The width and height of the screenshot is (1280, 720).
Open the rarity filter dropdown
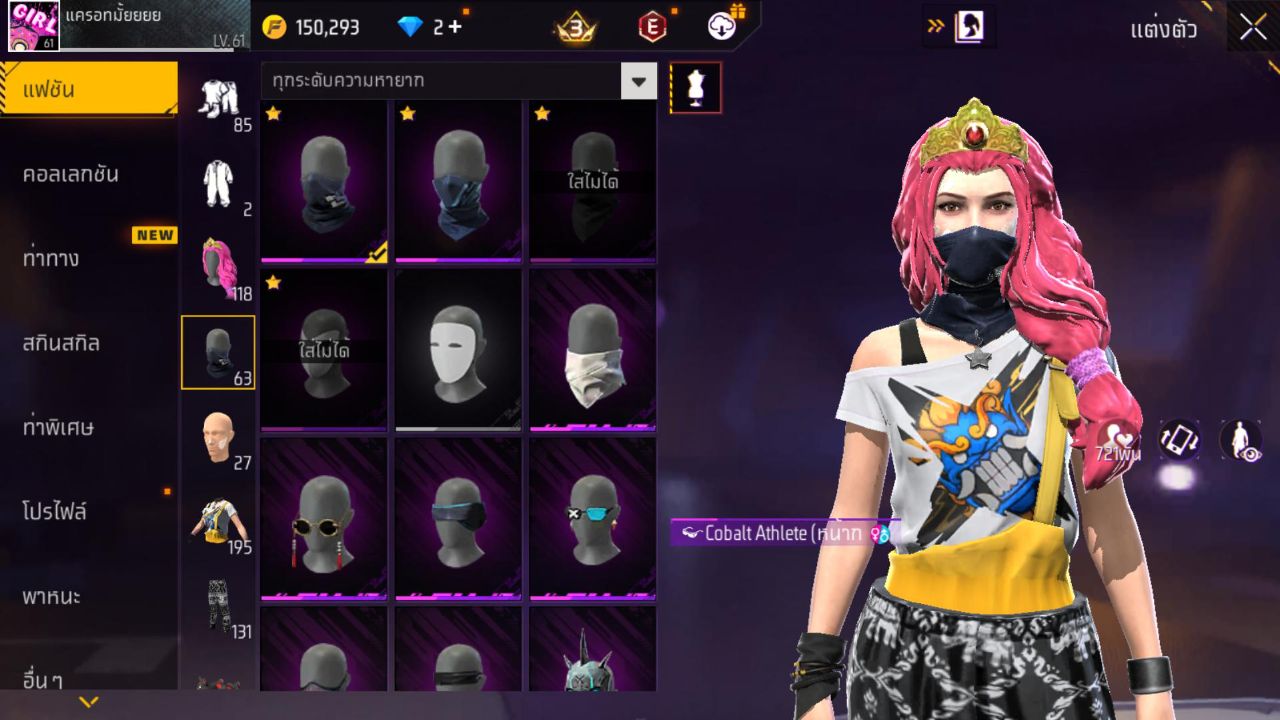pyautogui.click(x=638, y=81)
